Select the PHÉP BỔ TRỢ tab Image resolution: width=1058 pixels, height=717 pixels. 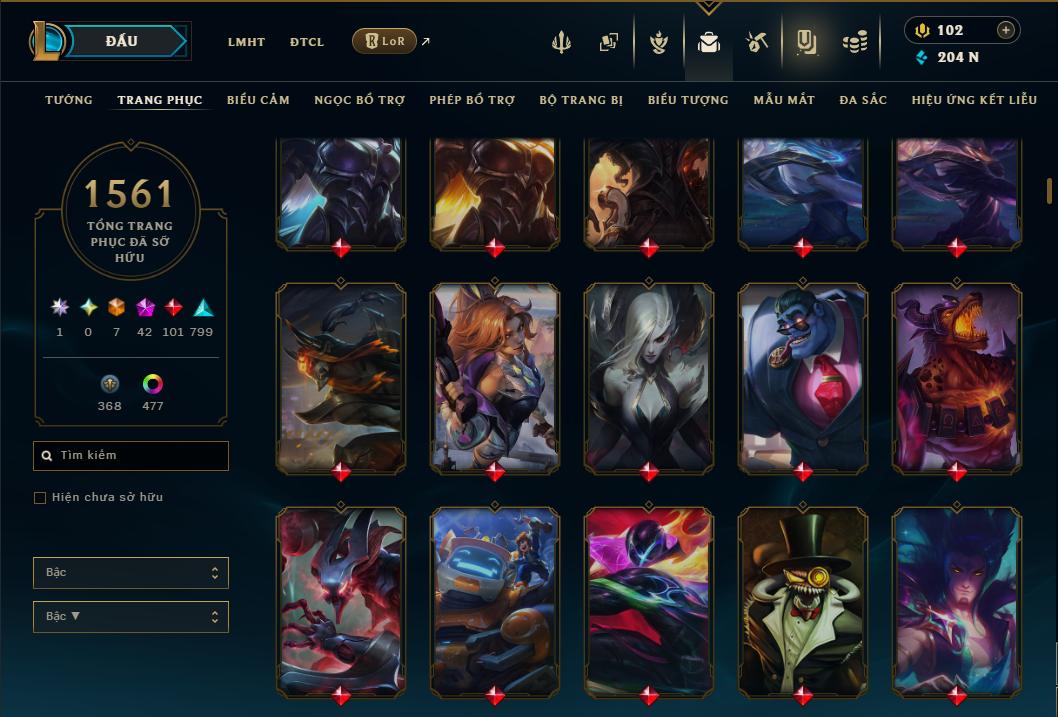coord(472,100)
